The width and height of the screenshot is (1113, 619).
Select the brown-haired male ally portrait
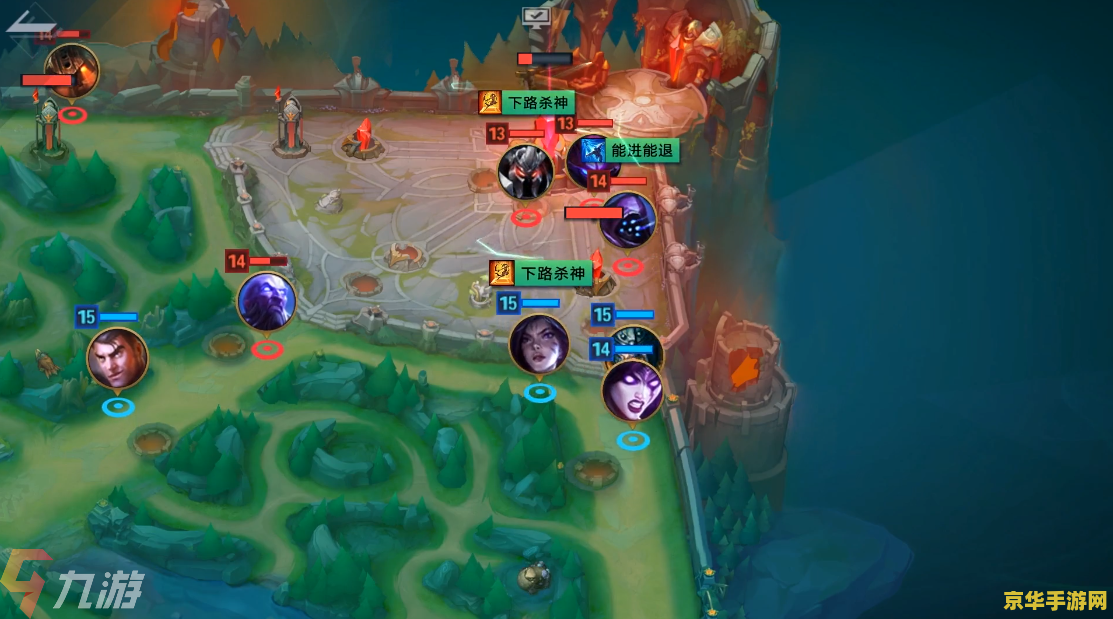117,358
